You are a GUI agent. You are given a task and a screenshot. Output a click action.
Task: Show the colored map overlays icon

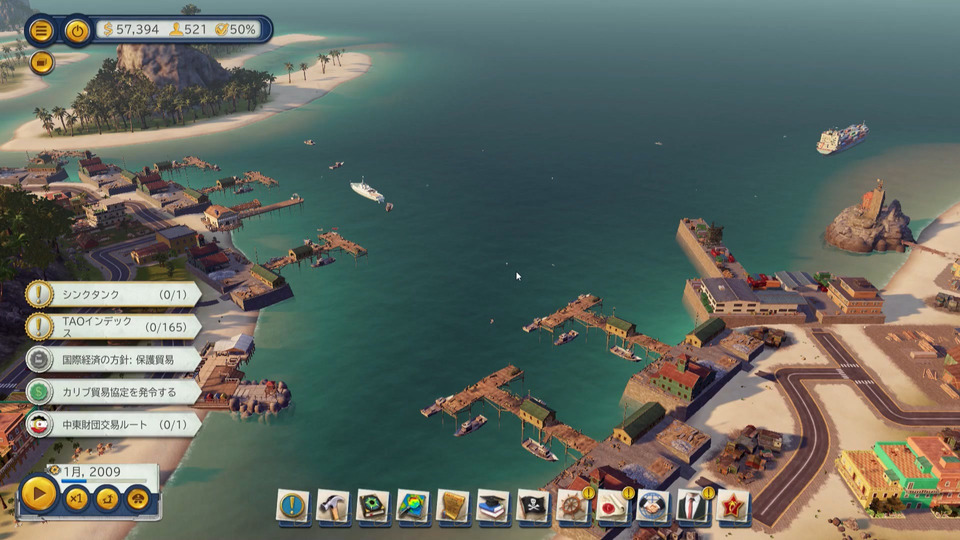(x=412, y=506)
